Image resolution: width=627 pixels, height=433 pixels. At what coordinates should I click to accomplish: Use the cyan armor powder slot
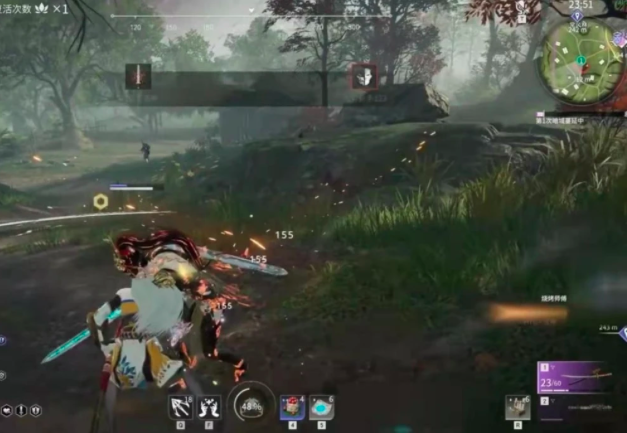pyautogui.click(x=320, y=407)
